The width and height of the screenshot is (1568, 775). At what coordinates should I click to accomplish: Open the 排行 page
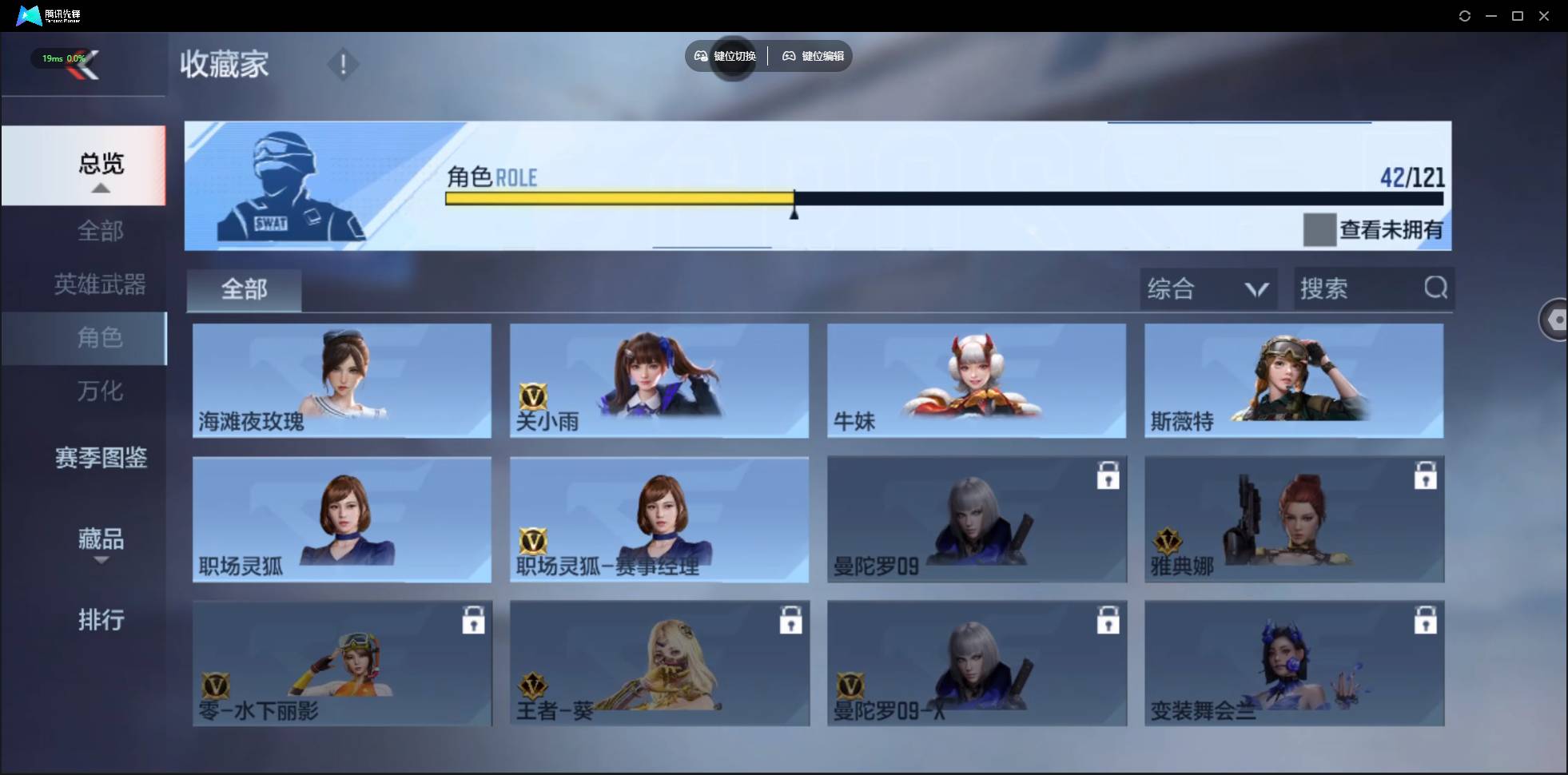[101, 621]
